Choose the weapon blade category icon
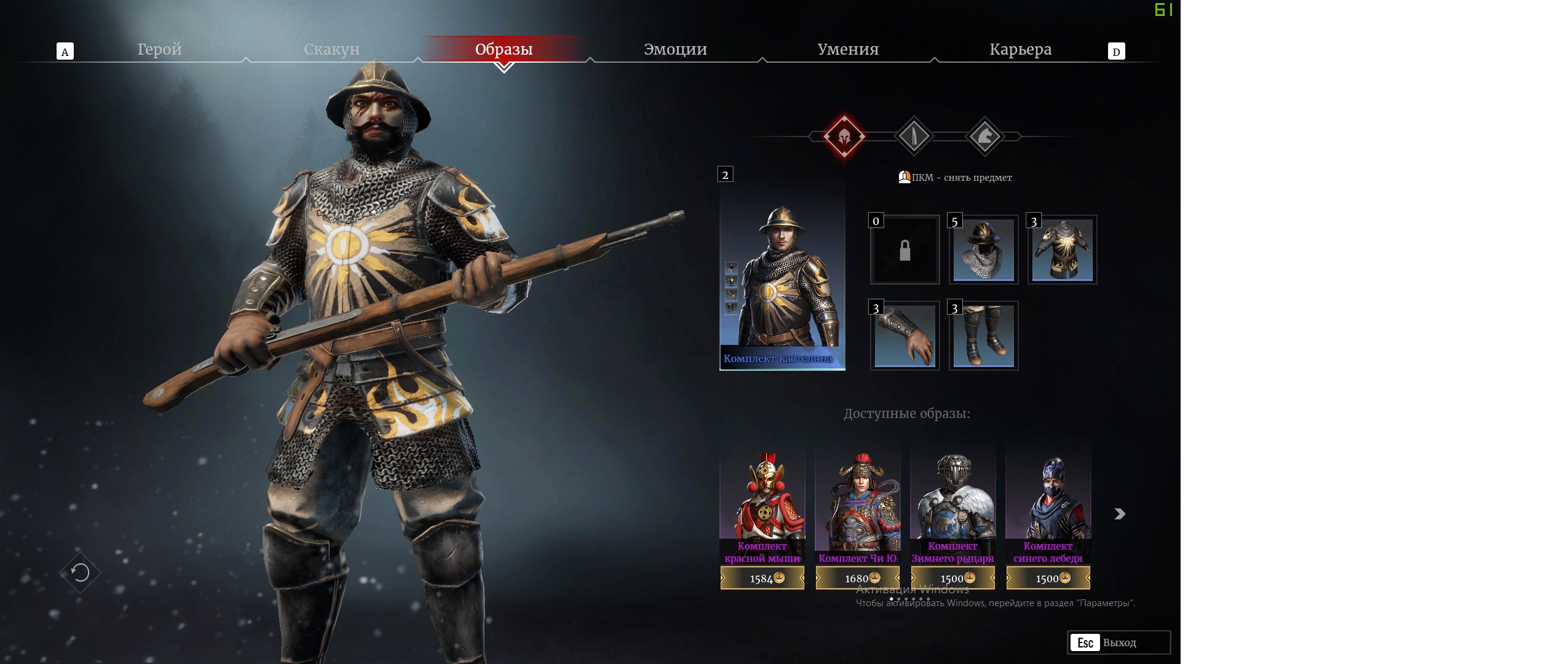1568x664 pixels. (x=914, y=136)
